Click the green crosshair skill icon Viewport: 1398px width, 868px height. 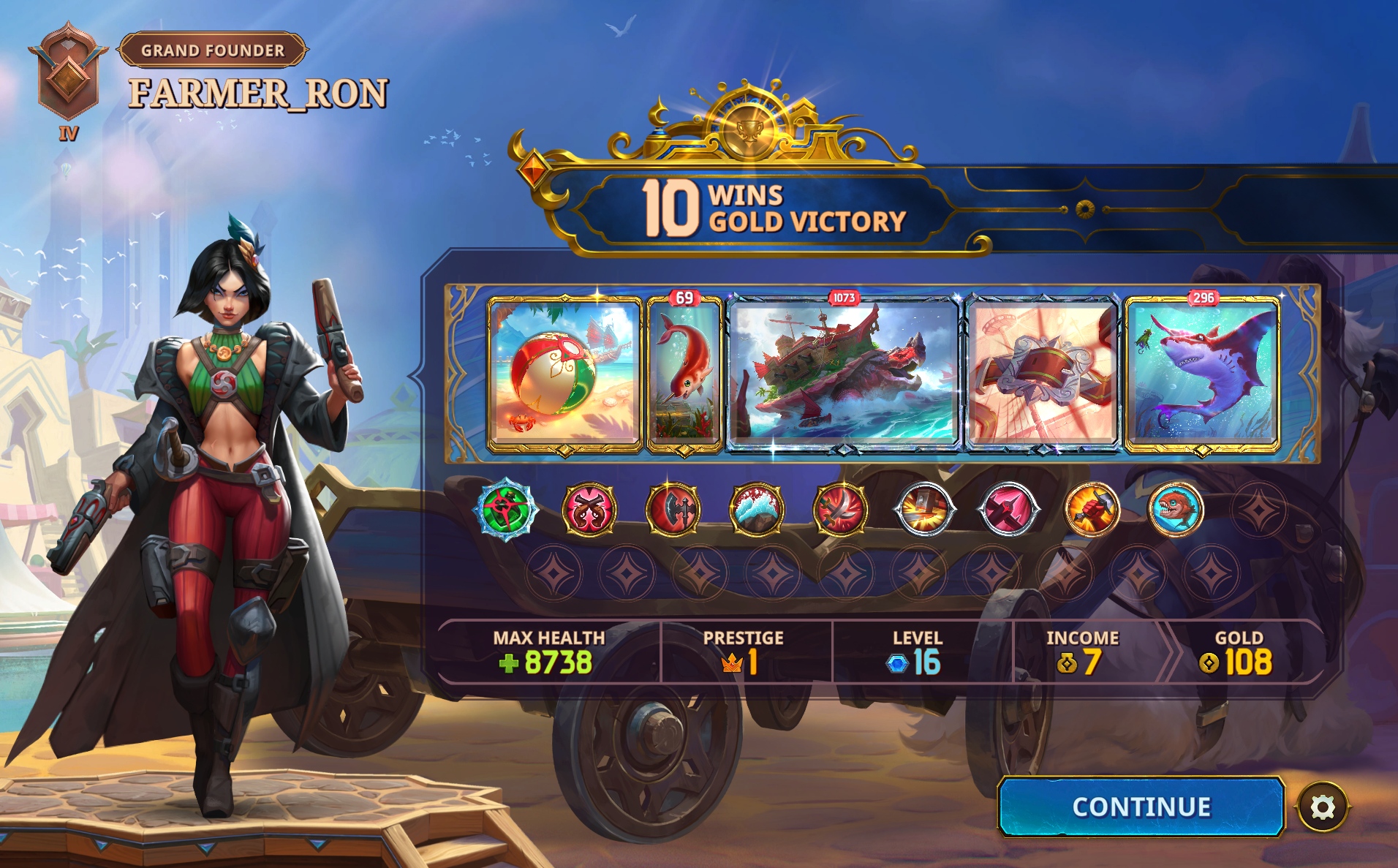(x=505, y=508)
